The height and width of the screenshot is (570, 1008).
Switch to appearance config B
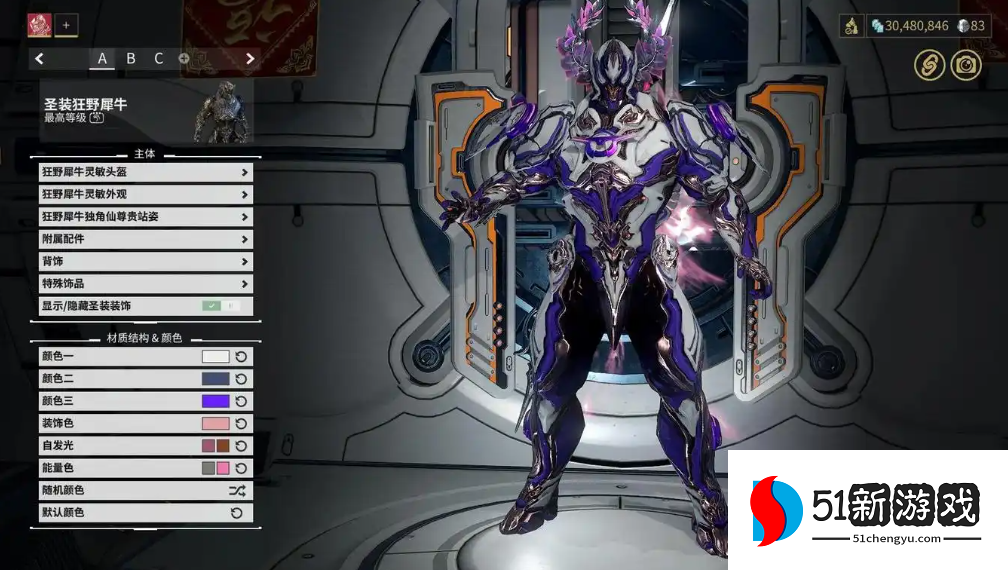click(x=131, y=58)
